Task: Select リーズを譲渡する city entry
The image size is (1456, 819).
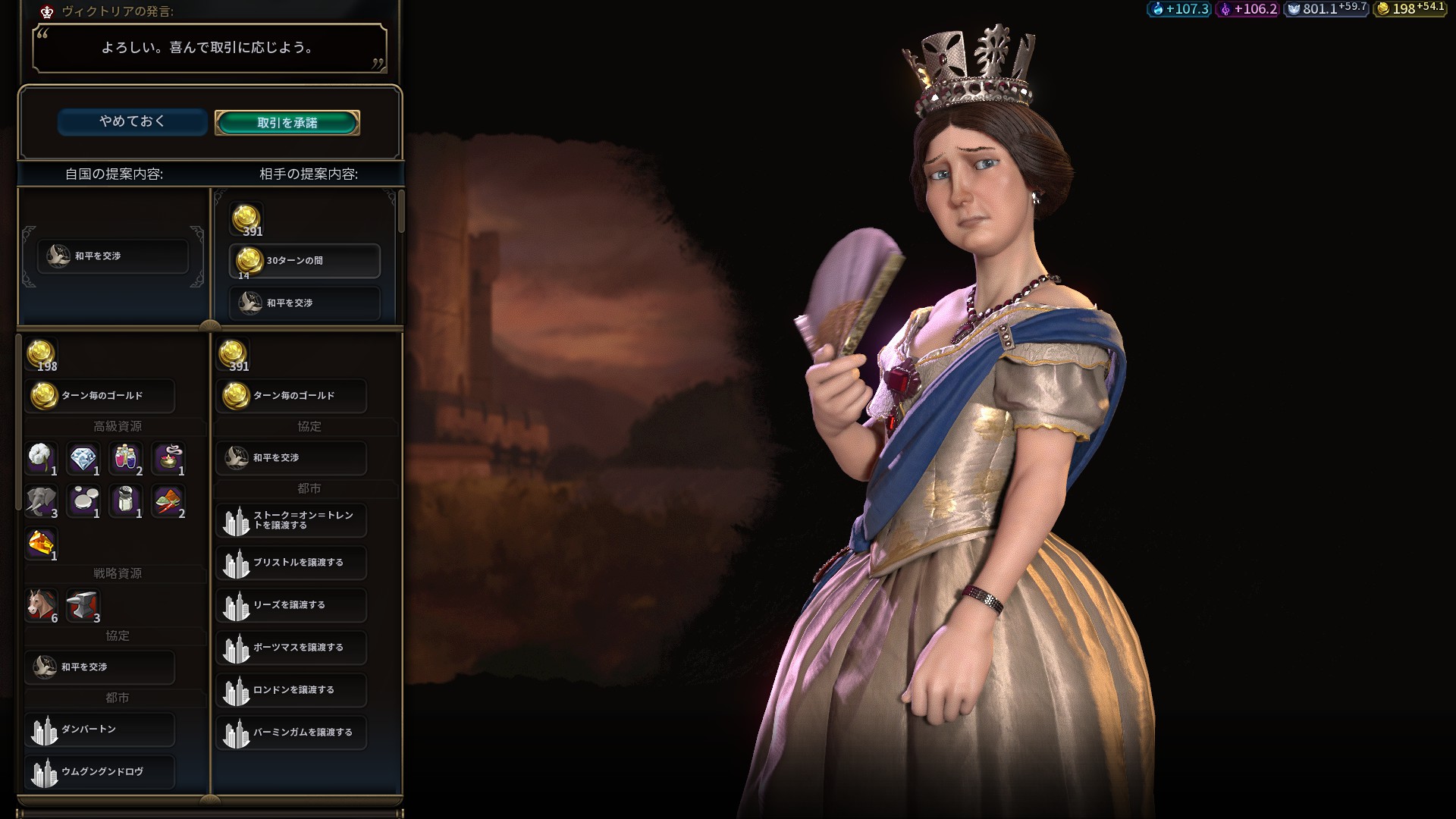Action: pos(291,605)
